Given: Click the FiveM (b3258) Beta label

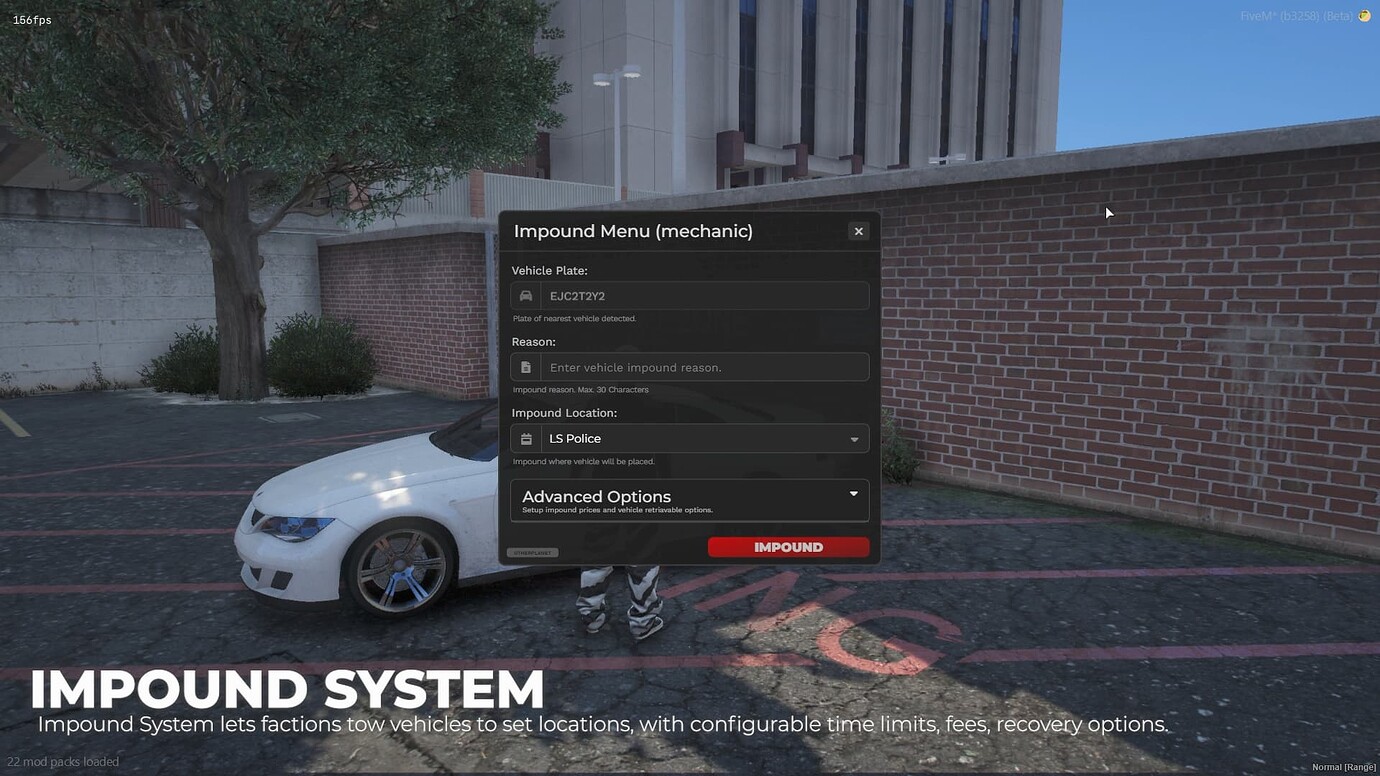Looking at the screenshot, I should (1295, 15).
